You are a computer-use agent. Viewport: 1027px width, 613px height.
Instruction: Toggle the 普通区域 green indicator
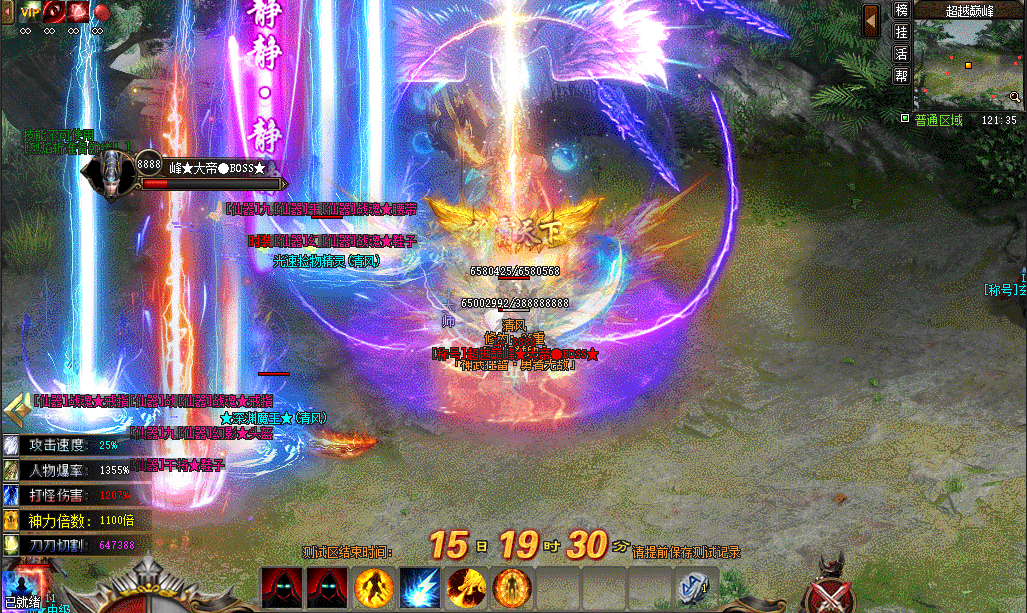905,119
